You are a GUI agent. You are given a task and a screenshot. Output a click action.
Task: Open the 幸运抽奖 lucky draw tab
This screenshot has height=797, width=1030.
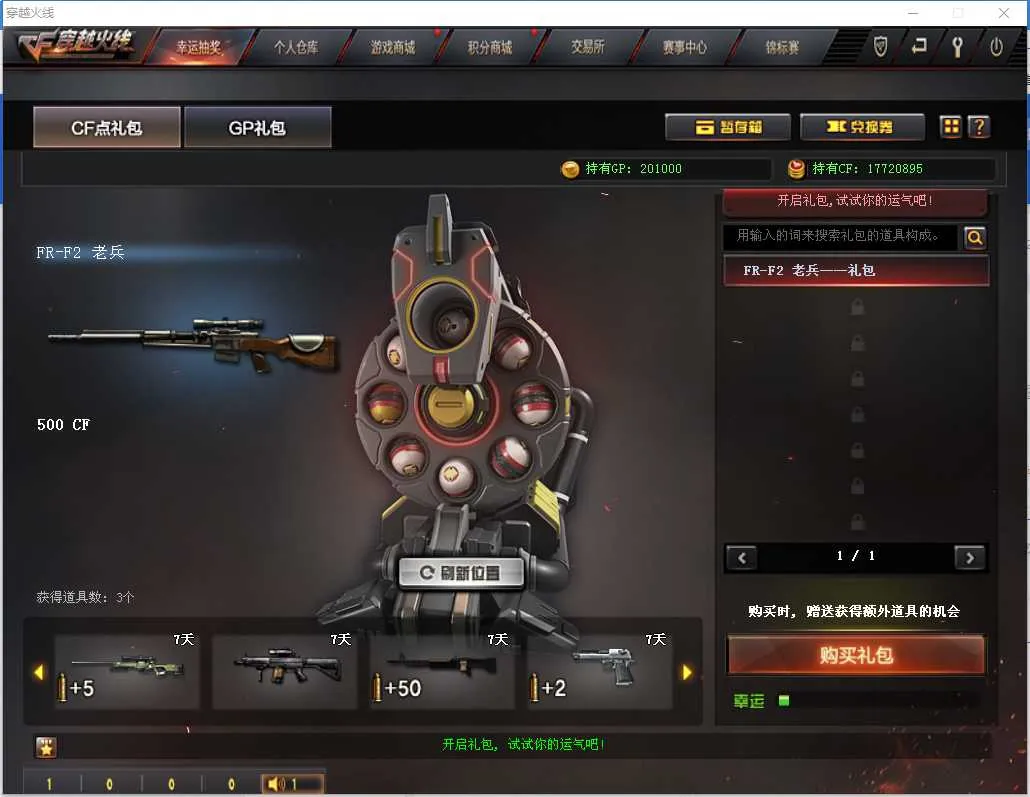coord(198,47)
